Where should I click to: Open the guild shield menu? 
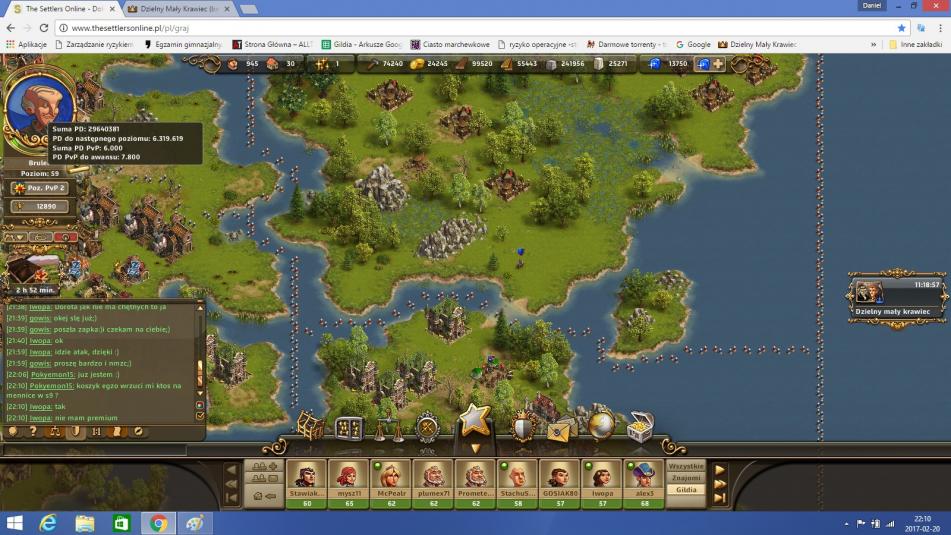click(x=523, y=428)
